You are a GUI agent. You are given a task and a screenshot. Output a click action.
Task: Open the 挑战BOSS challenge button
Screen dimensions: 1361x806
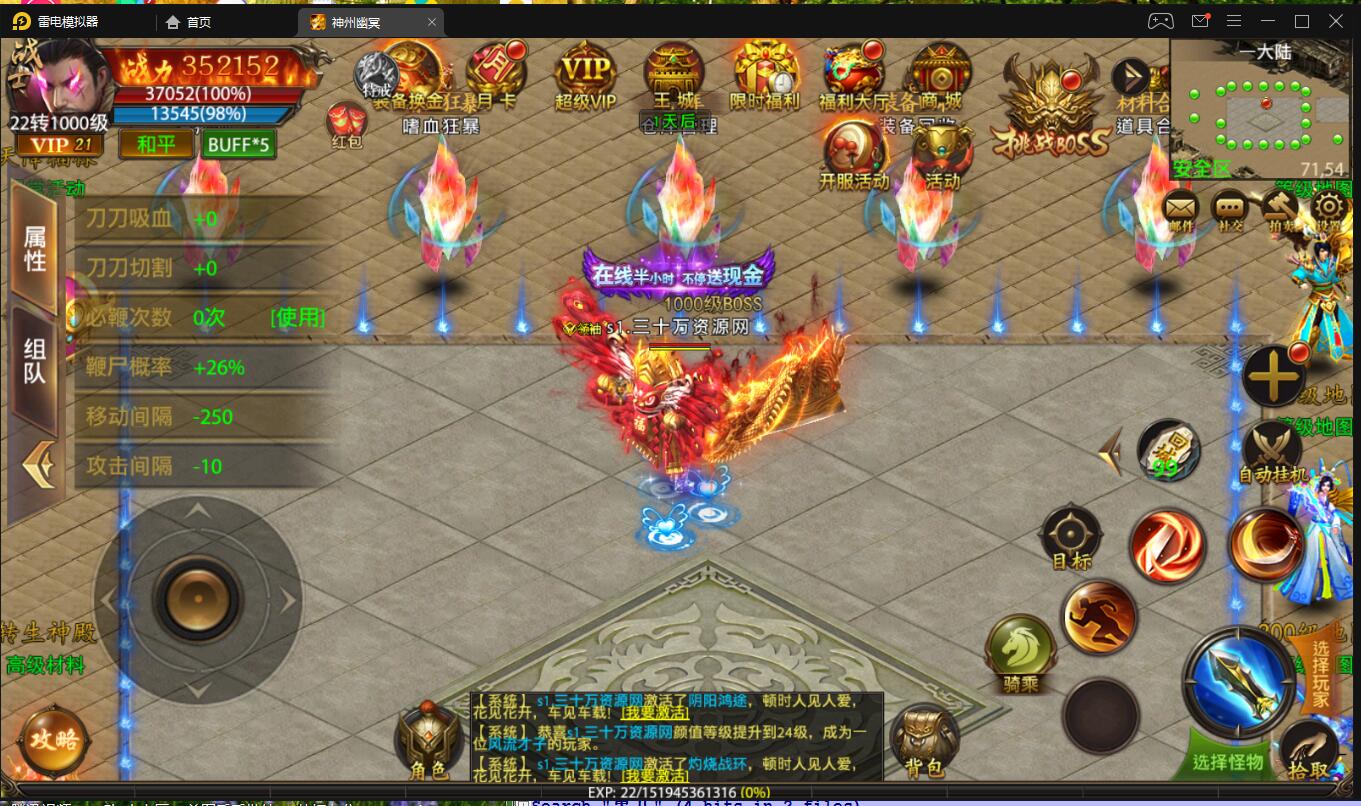click(x=1050, y=108)
